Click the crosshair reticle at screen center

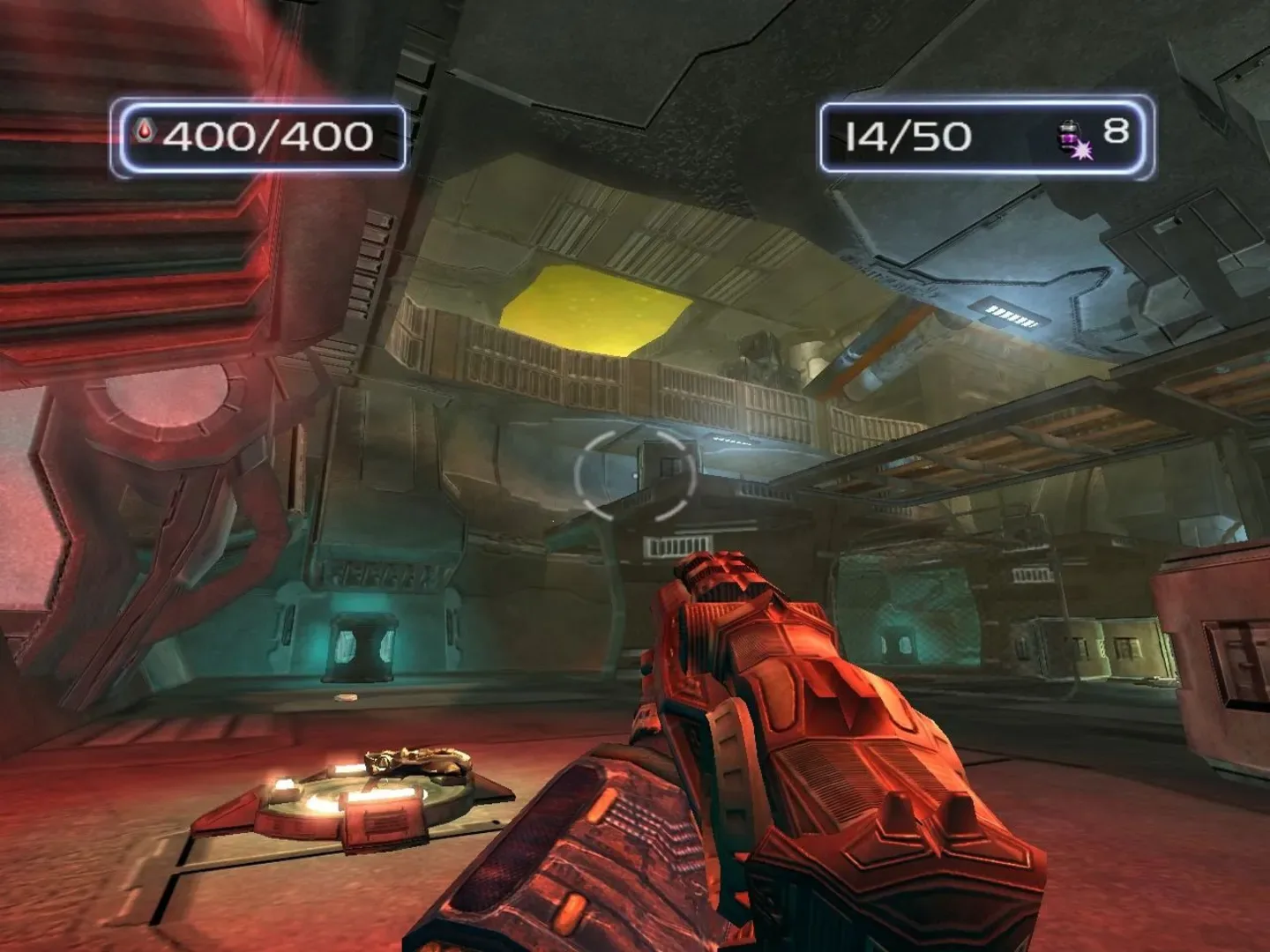click(x=633, y=476)
